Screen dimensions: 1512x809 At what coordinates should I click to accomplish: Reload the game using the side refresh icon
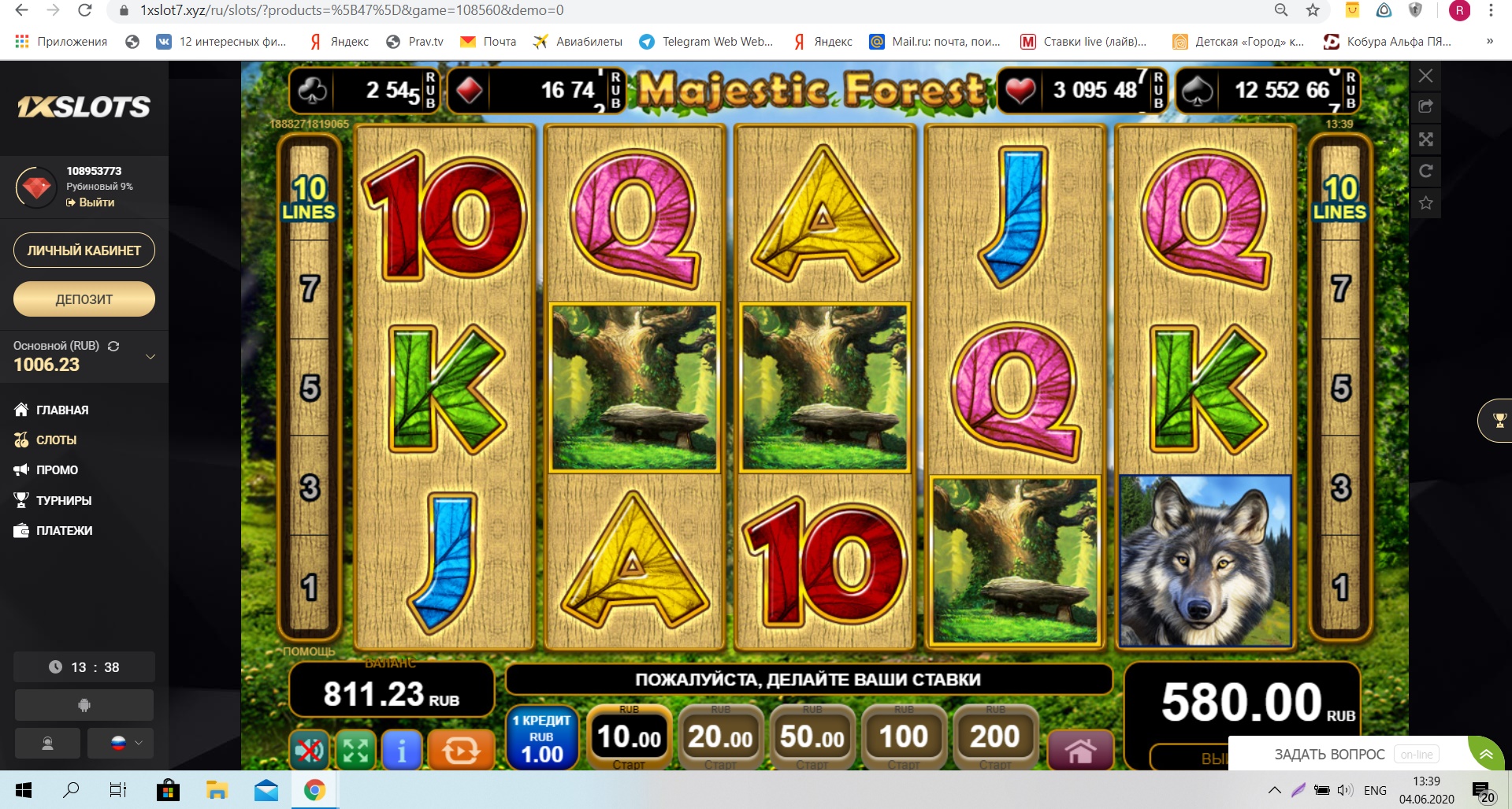coord(1425,171)
